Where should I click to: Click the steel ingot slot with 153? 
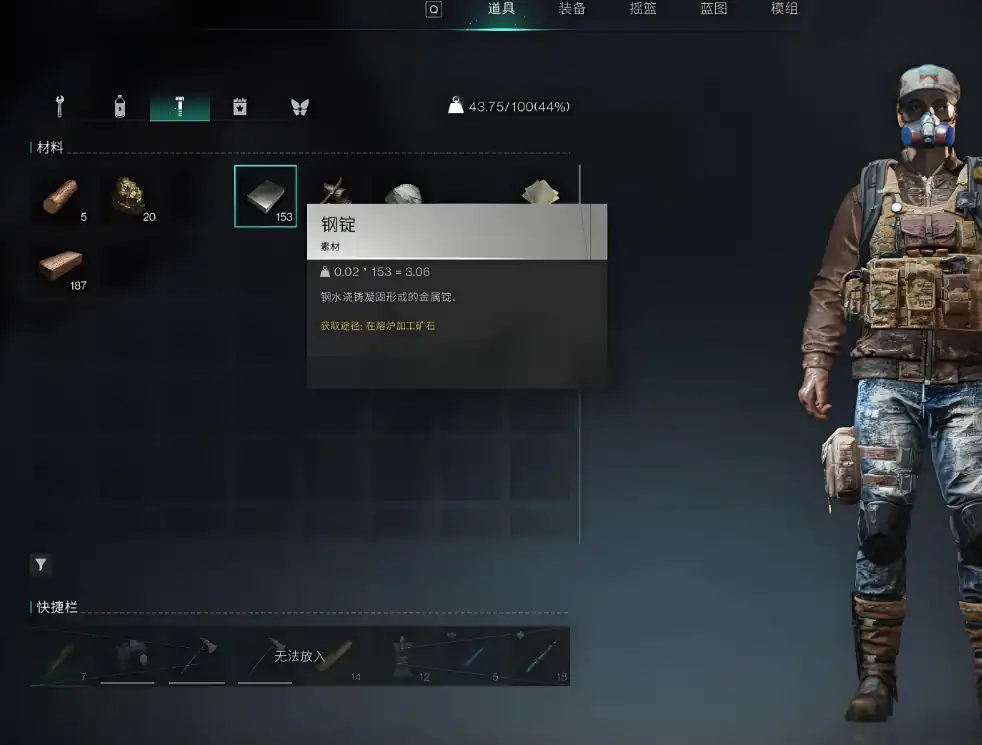tap(265, 196)
